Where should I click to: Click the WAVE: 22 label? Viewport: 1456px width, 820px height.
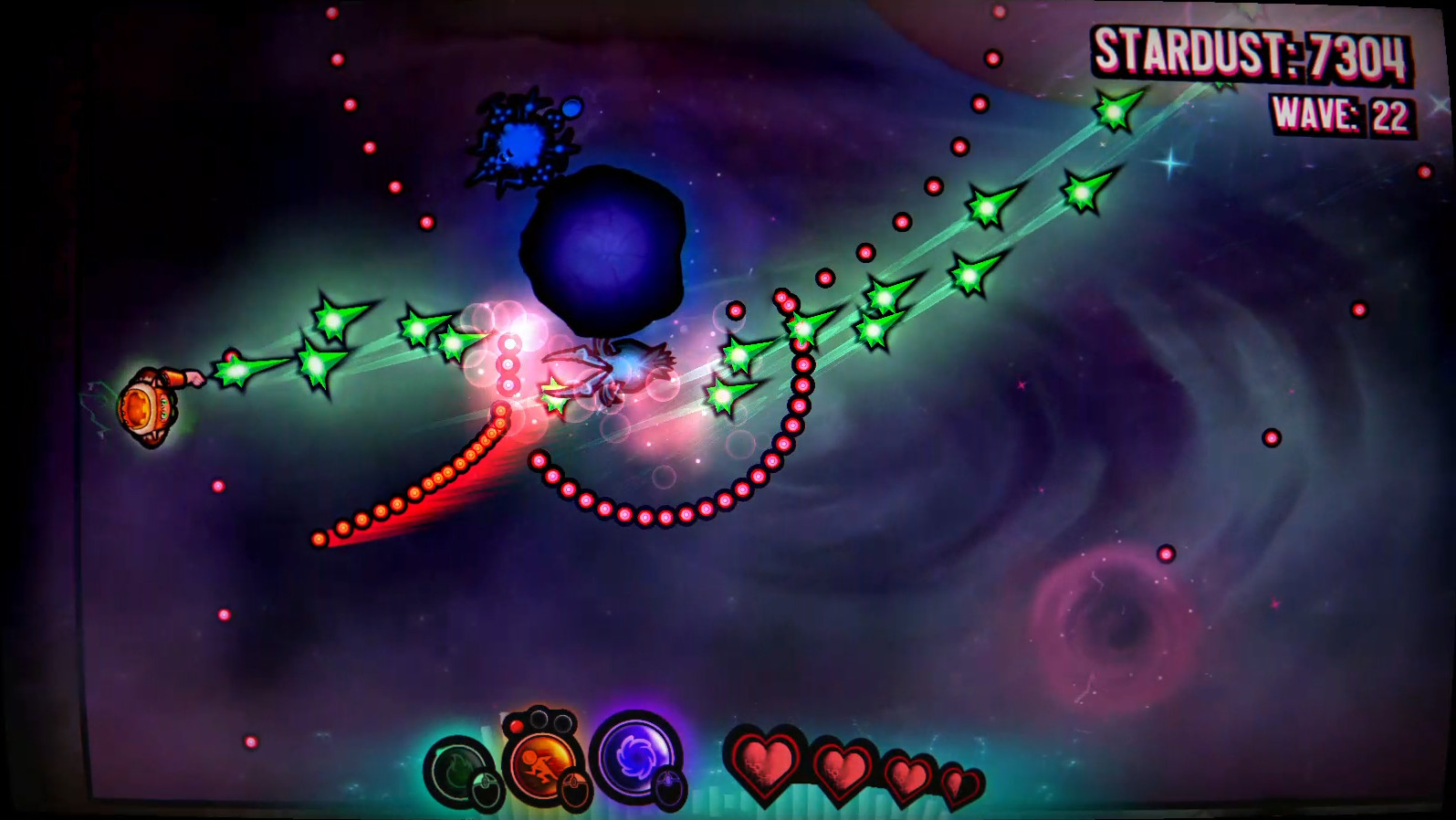[1338, 114]
